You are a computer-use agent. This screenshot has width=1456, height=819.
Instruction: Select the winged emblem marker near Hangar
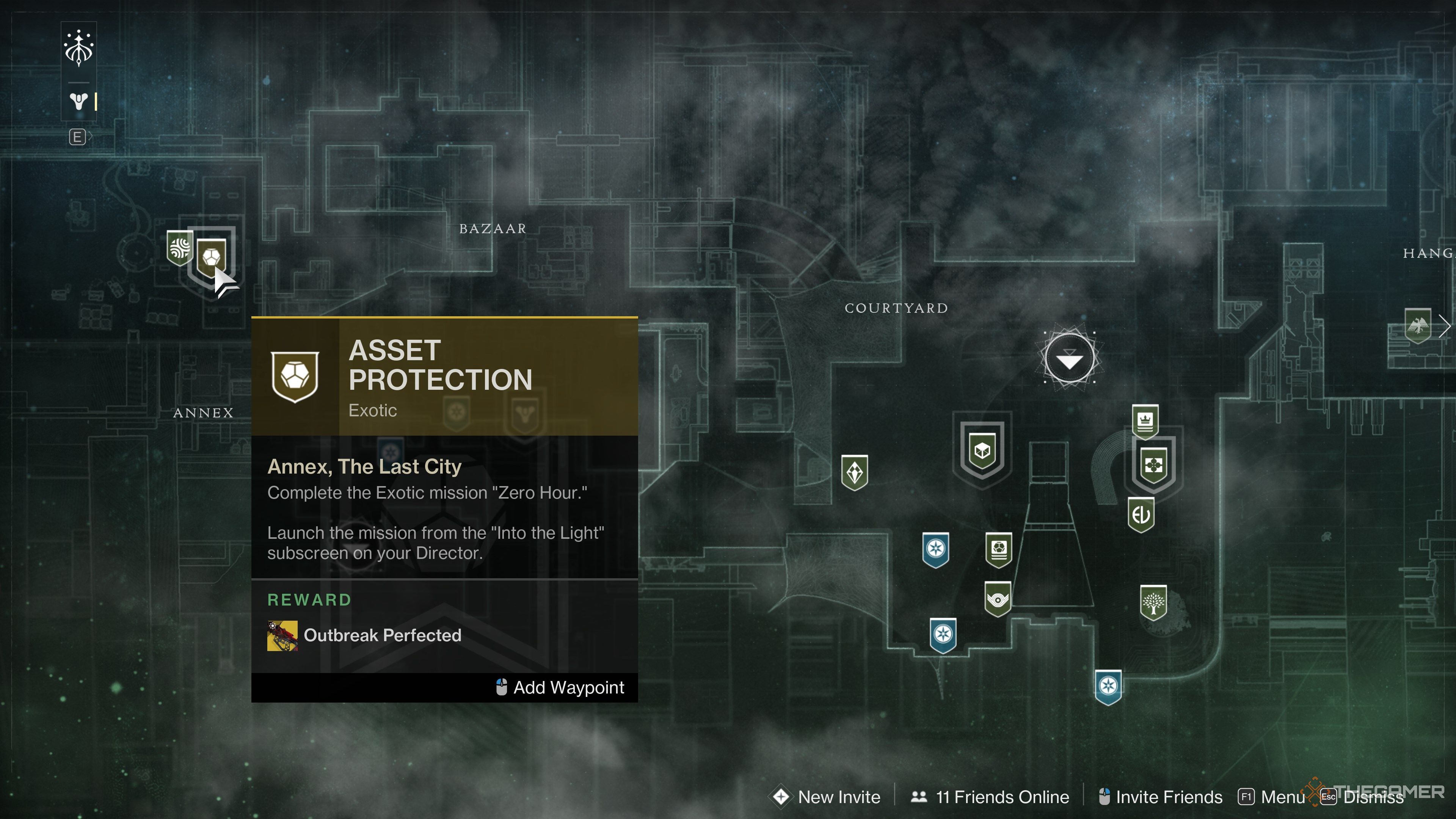point(1417,325)
